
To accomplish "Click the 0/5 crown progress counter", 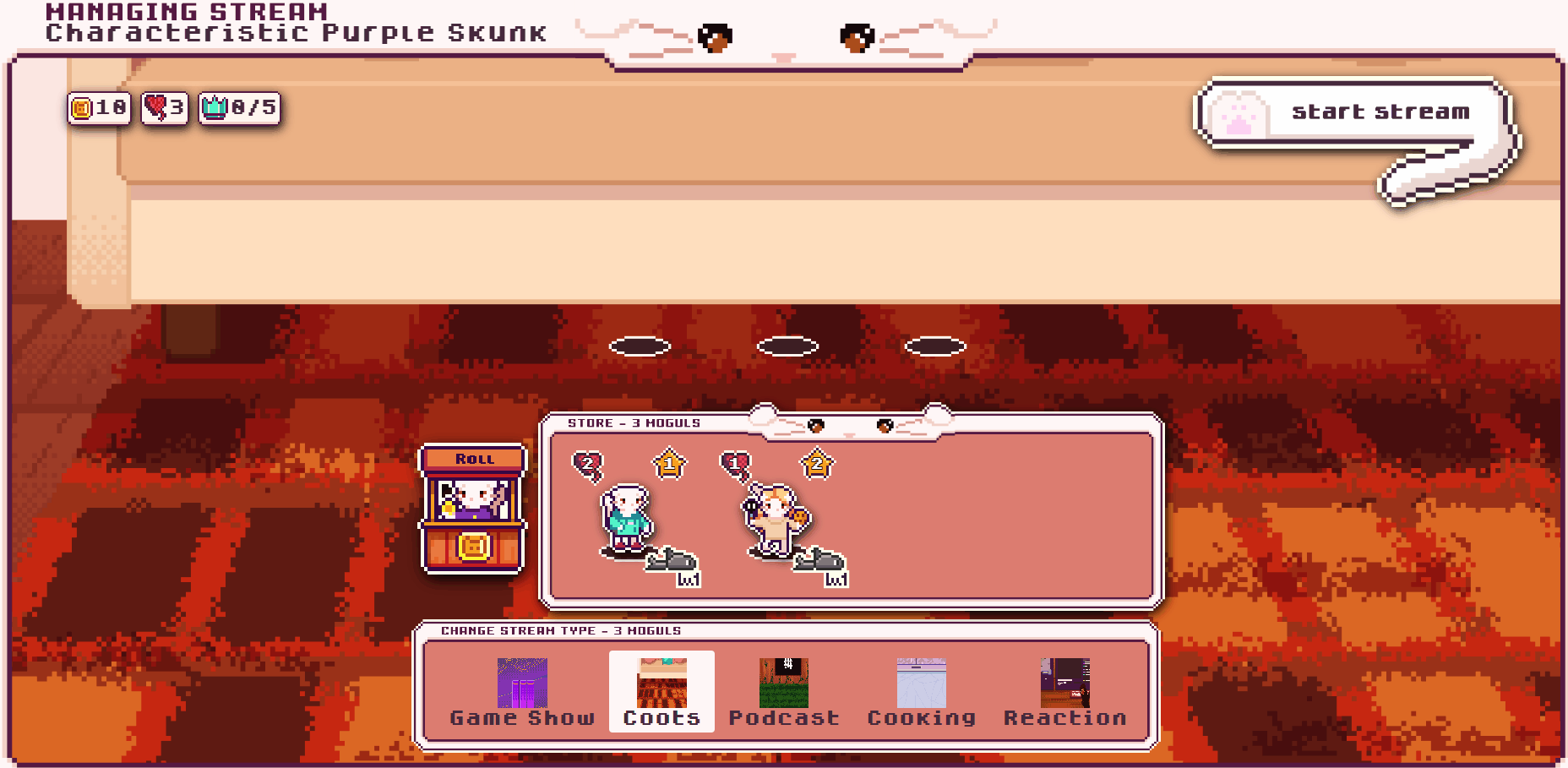I will tap(239, 107).
